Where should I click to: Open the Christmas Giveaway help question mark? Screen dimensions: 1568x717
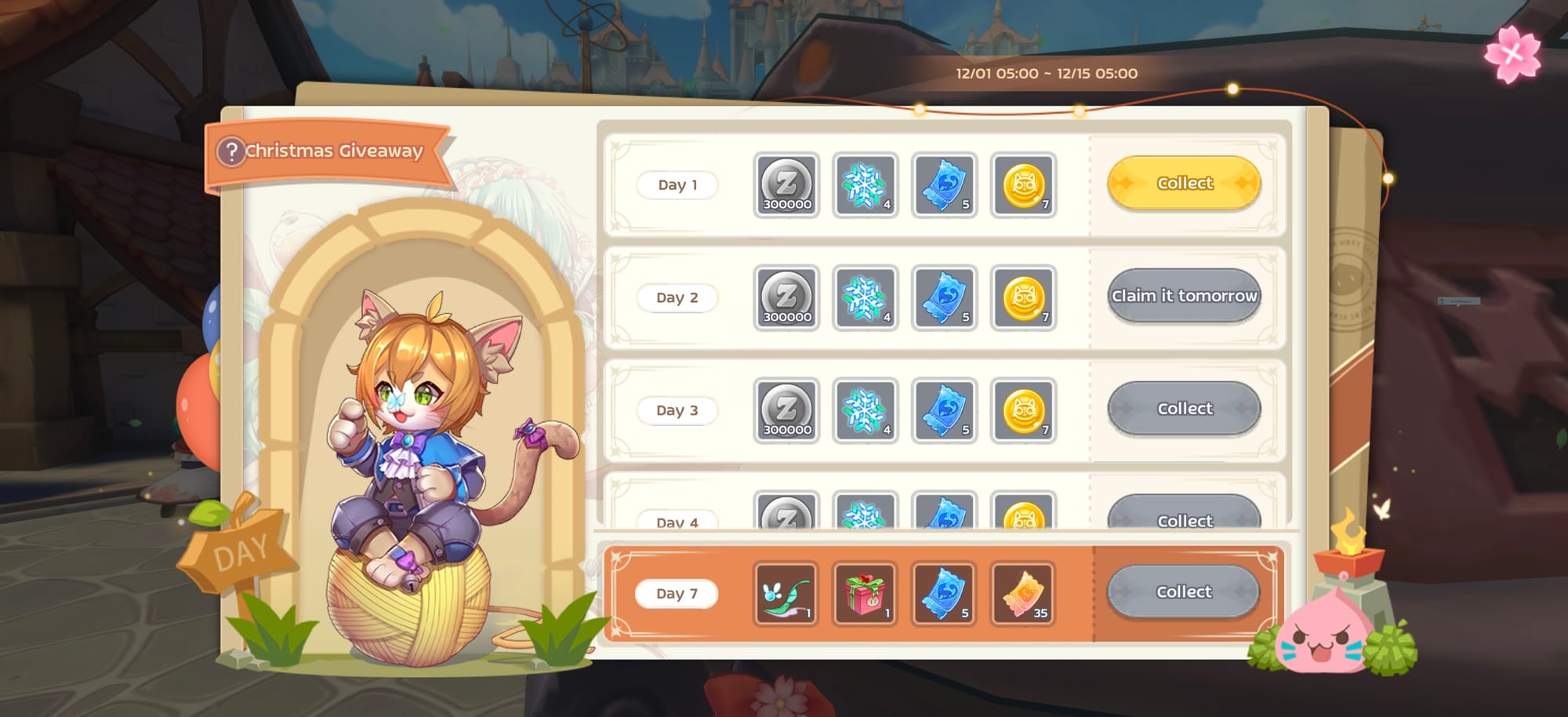point(231,151)
